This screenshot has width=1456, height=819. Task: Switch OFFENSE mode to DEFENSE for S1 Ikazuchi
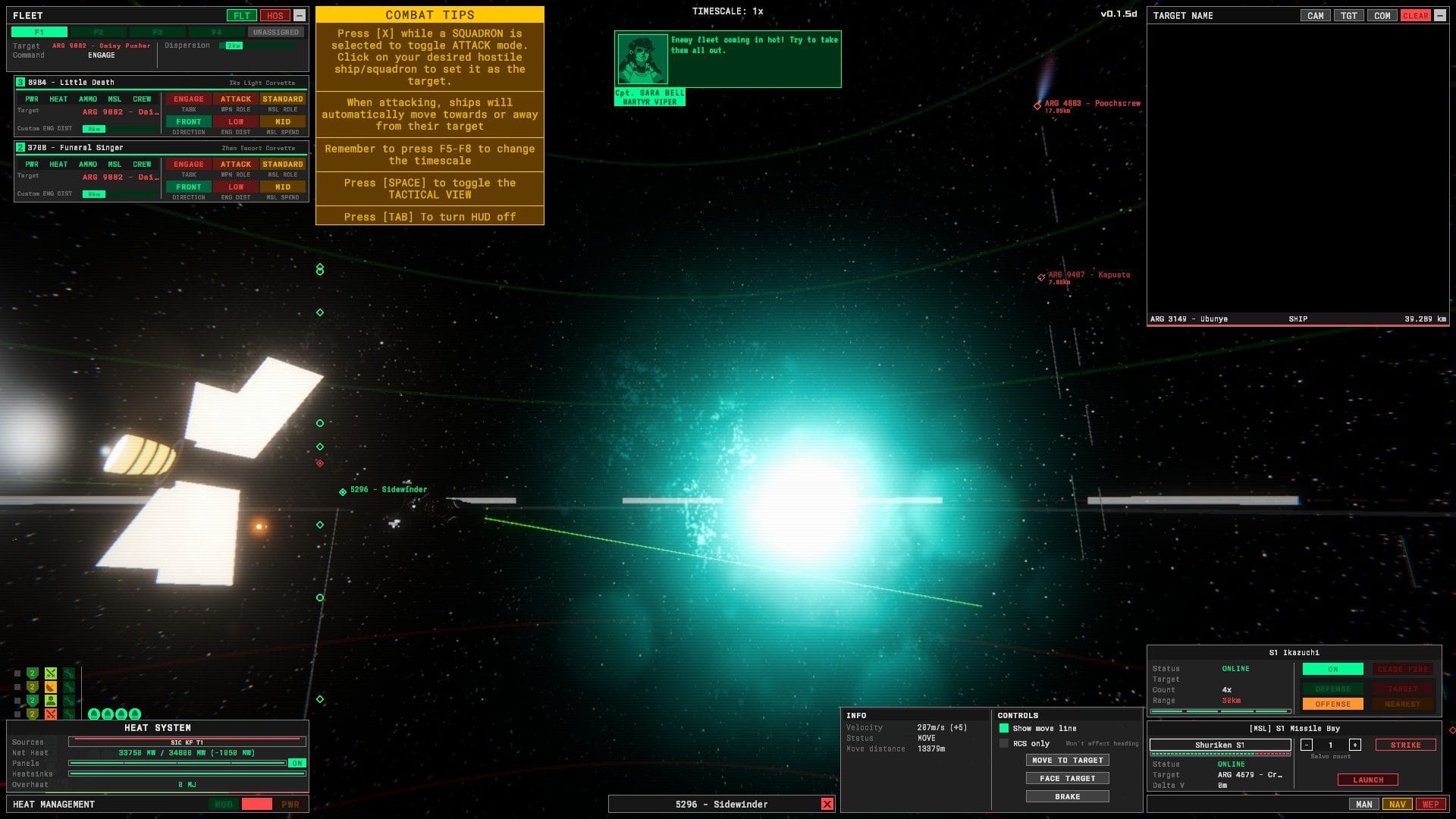tap(1332, 689)
